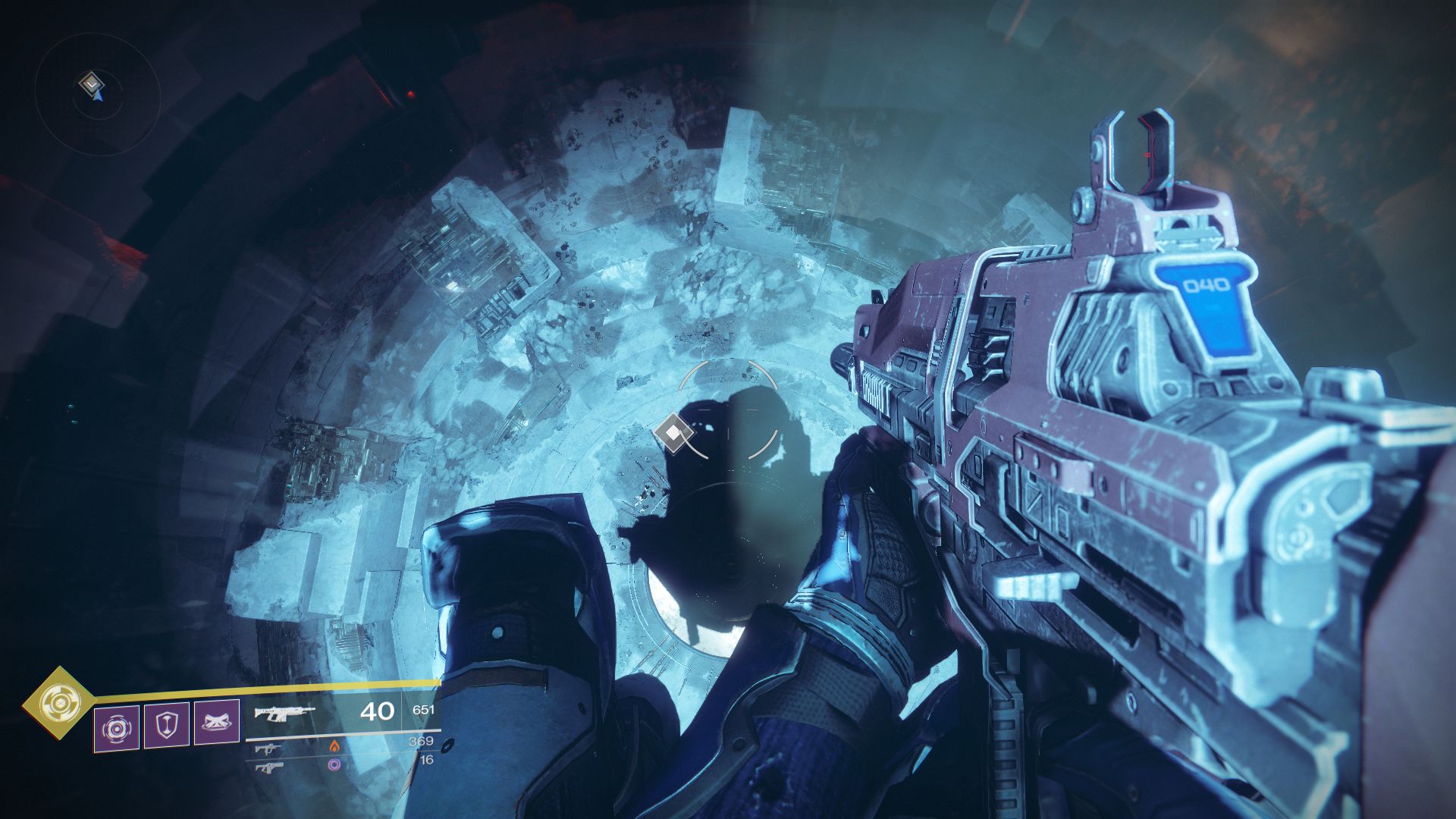Switch to the solar energy weapon

pyautogui.click(x=266, y=748)
